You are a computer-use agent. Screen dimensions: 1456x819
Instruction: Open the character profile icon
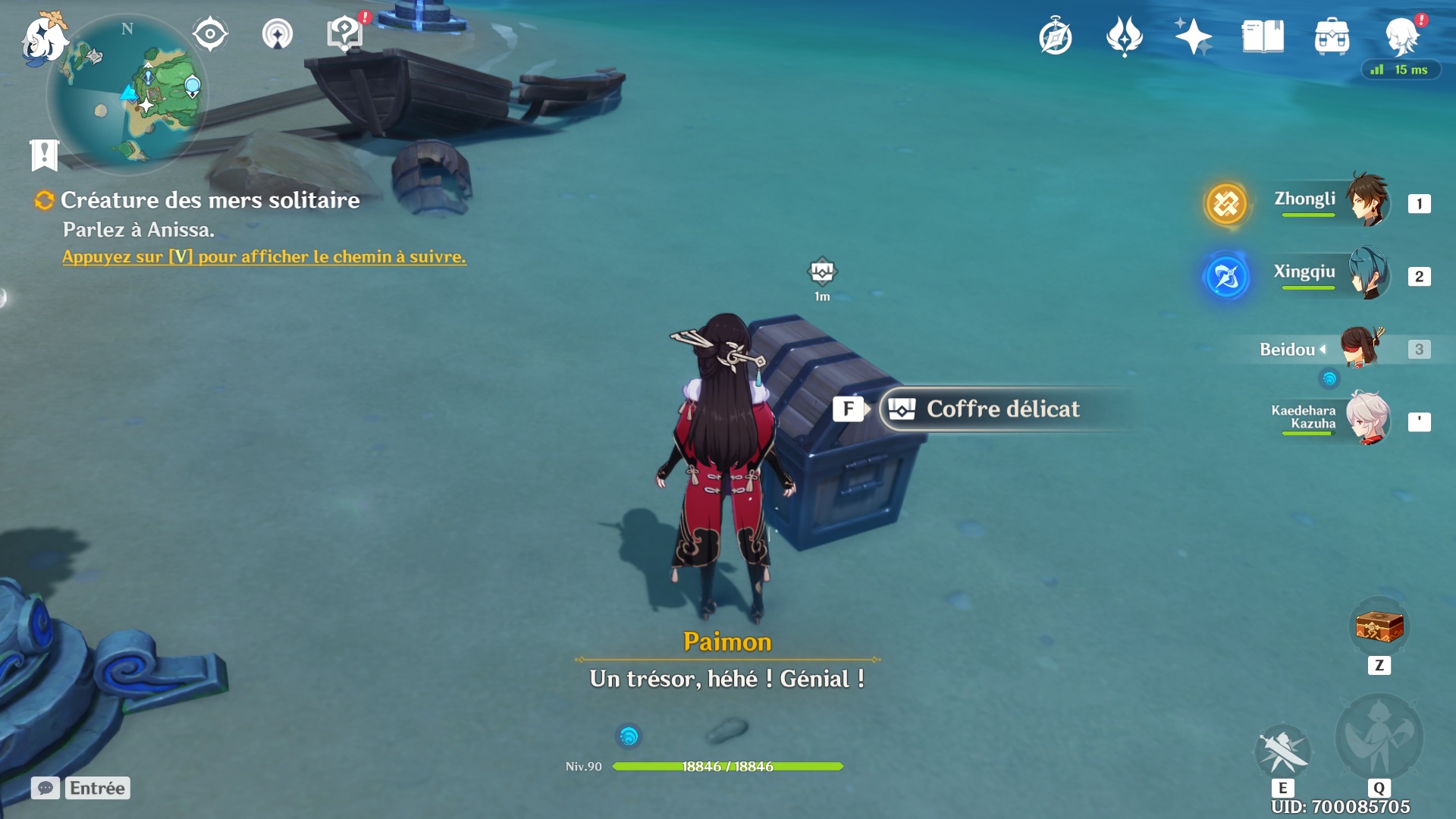1401,36
